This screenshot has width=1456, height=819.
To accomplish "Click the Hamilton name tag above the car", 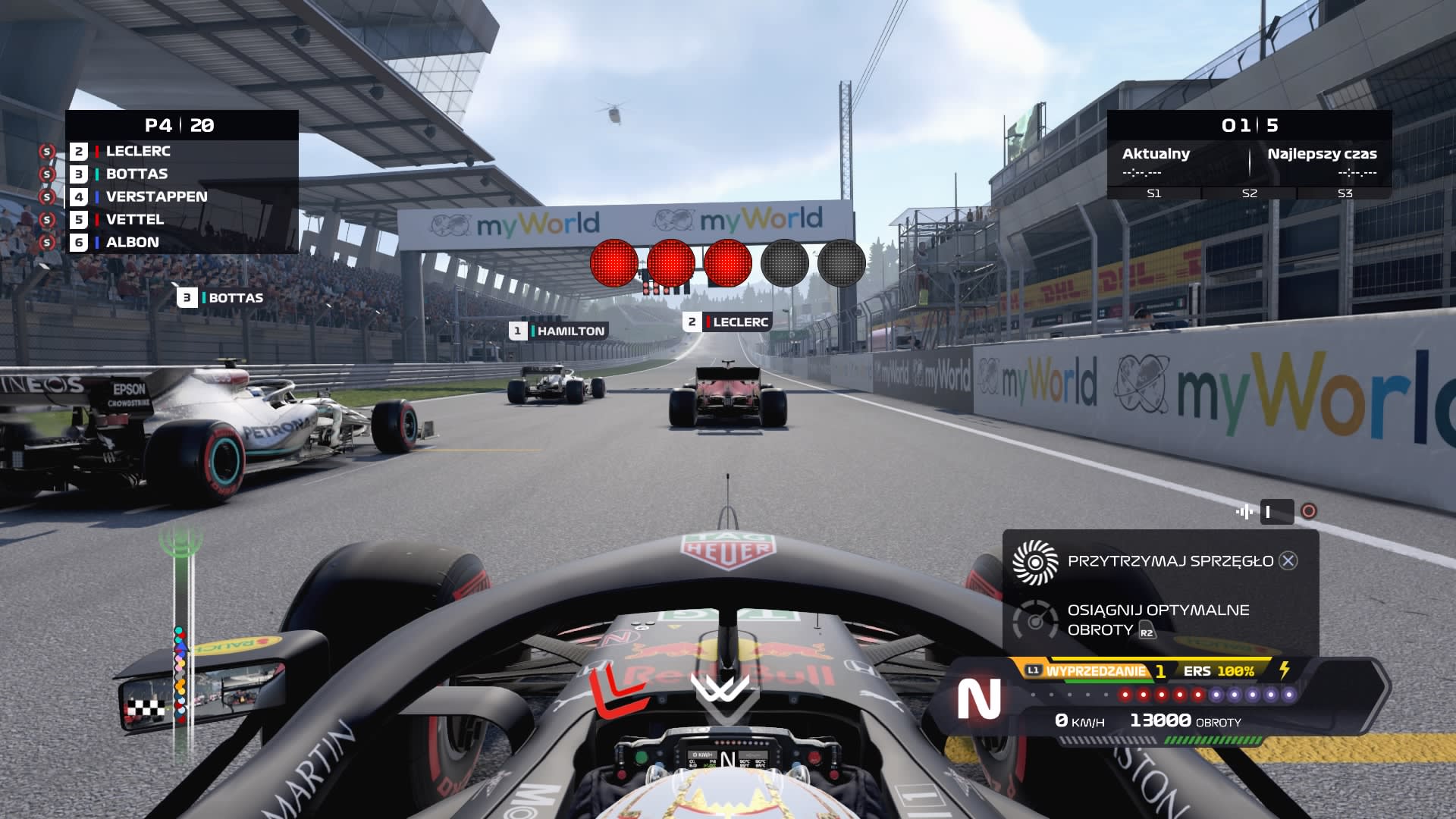I will (559, 331).
